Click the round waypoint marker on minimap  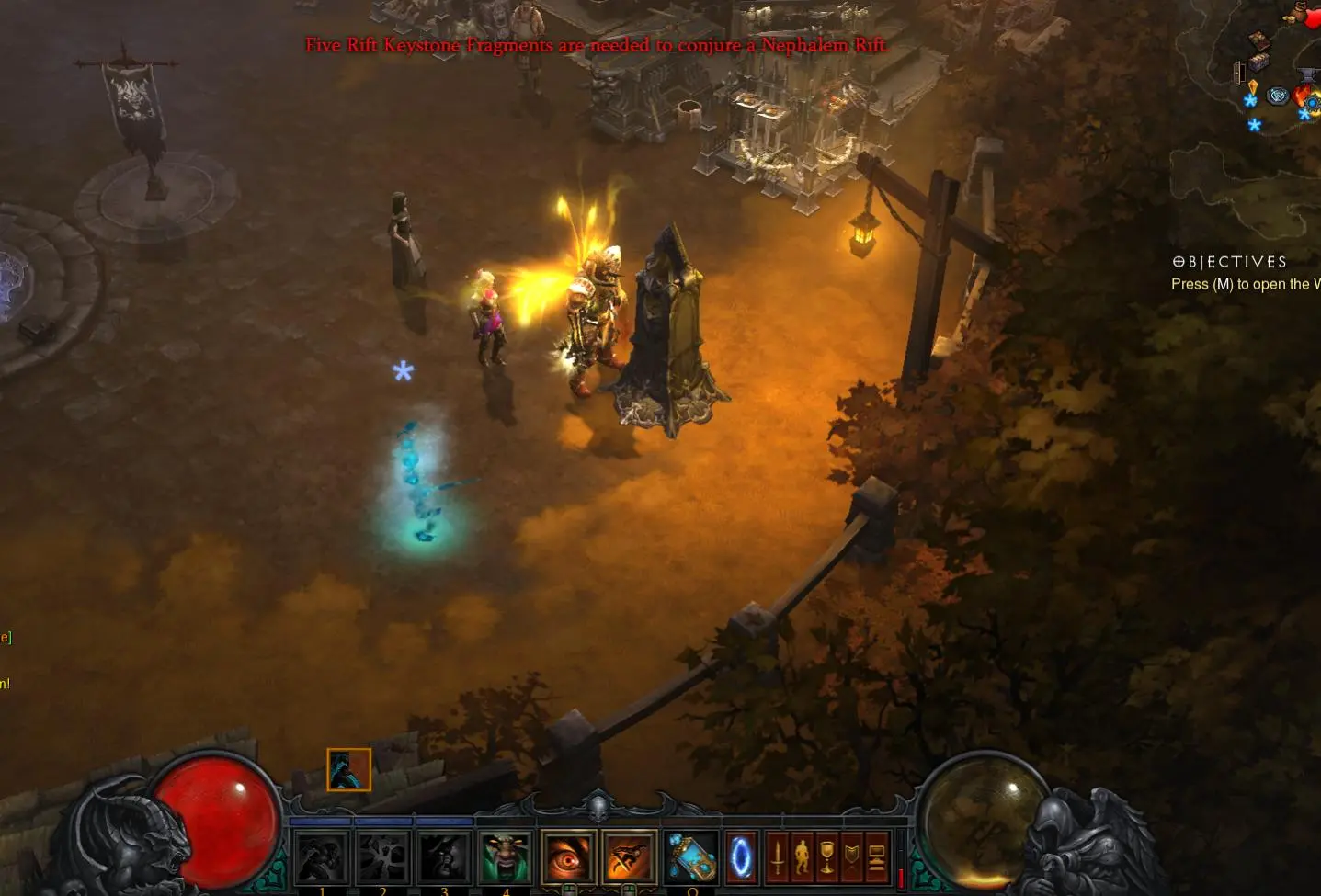pos(1278,96)
